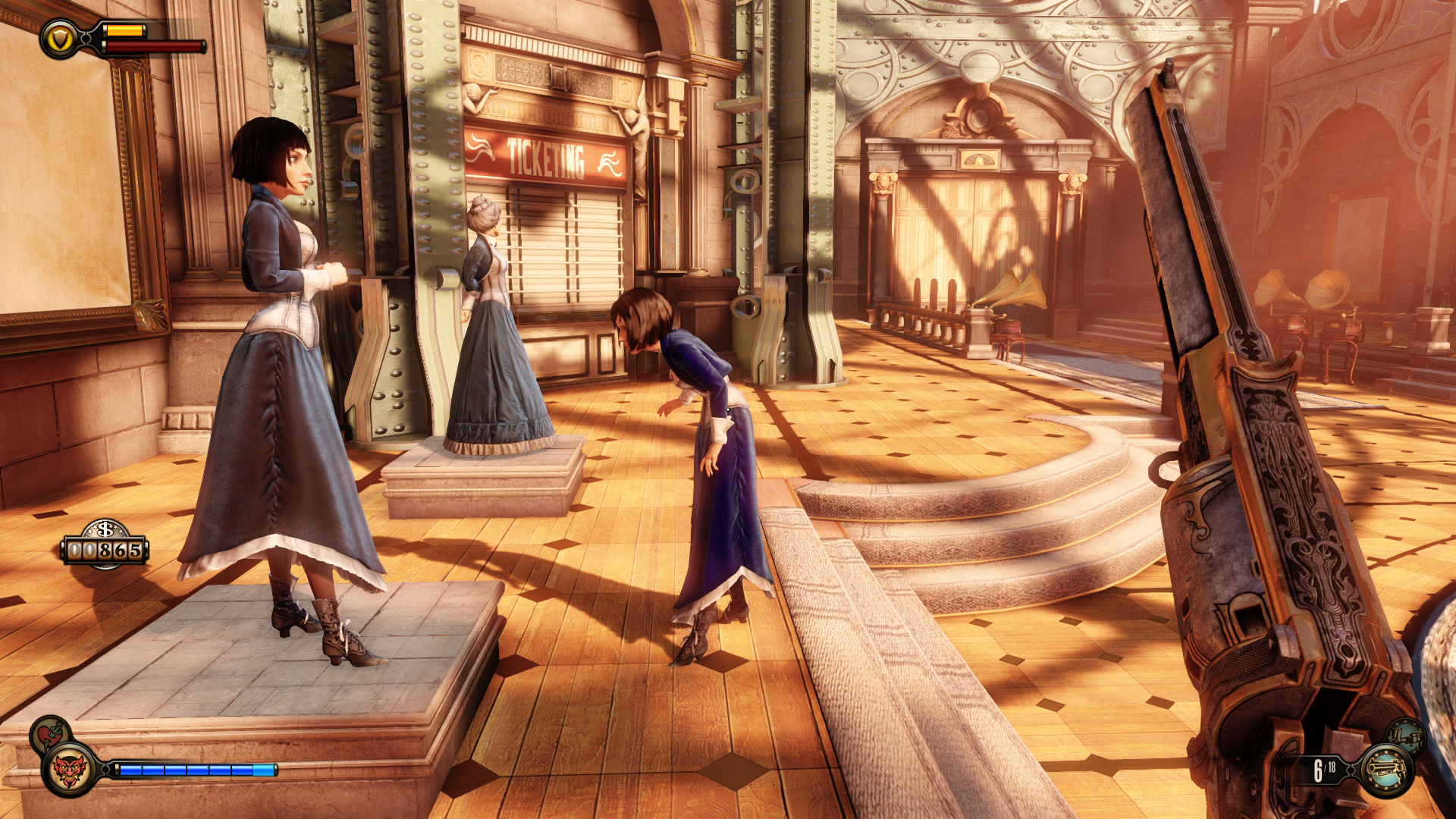Swap to the secondary weapon icon
The image size is (1456, 819).
1407,736
